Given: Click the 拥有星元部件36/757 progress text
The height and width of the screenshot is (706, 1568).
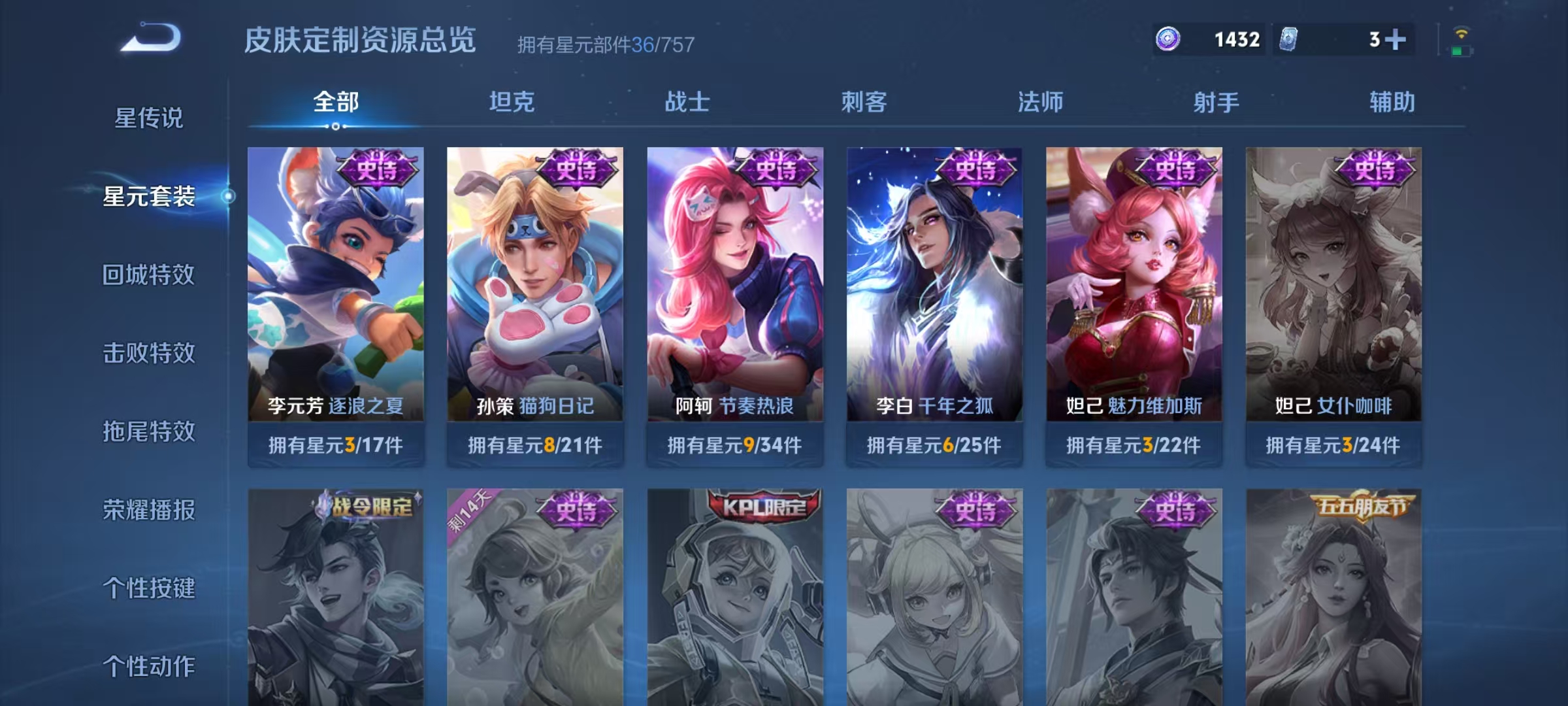Looking at the screenshot, I should [x=604, y=44].
